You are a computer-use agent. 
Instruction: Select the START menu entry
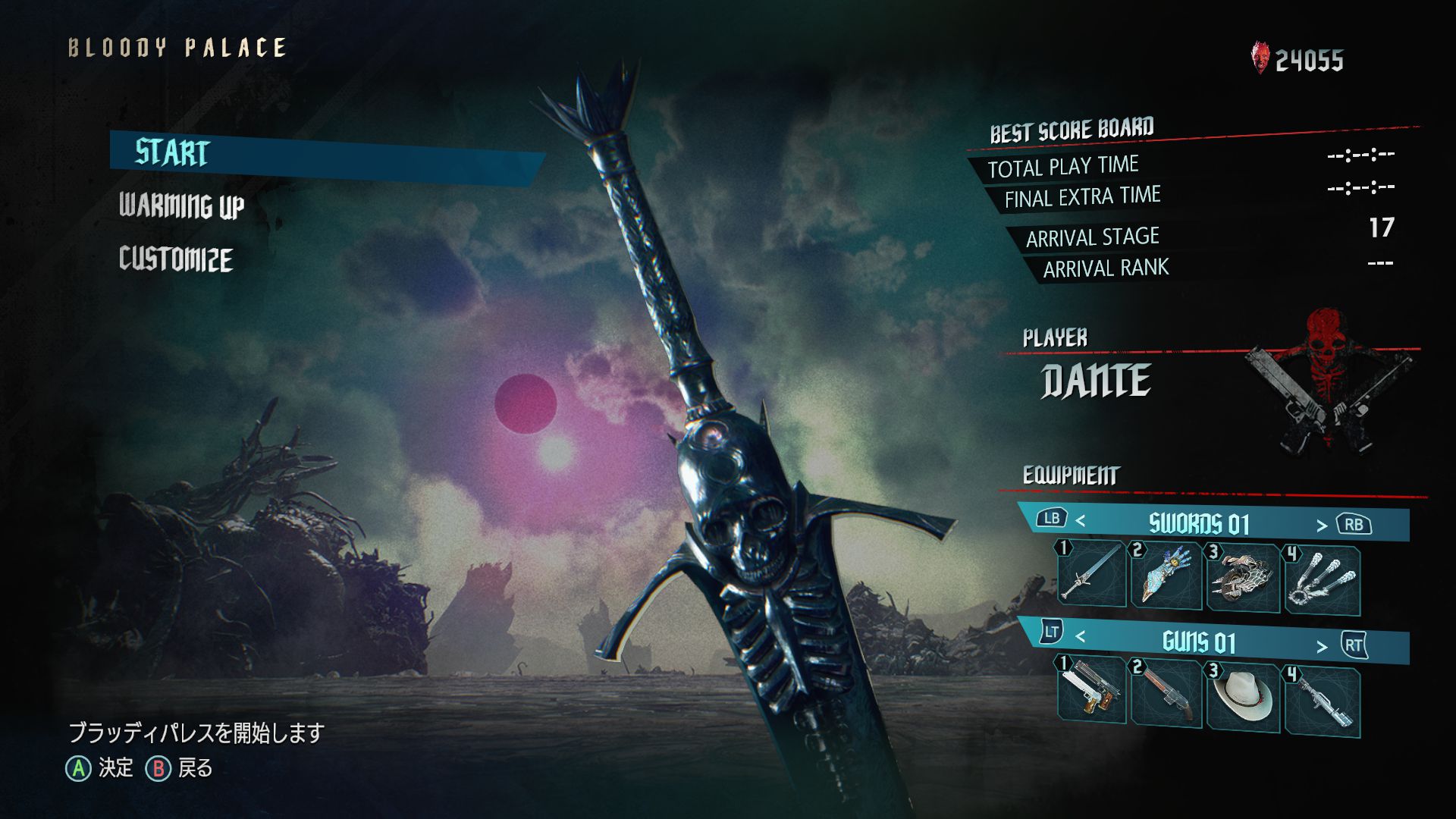[x=172, y=153]
